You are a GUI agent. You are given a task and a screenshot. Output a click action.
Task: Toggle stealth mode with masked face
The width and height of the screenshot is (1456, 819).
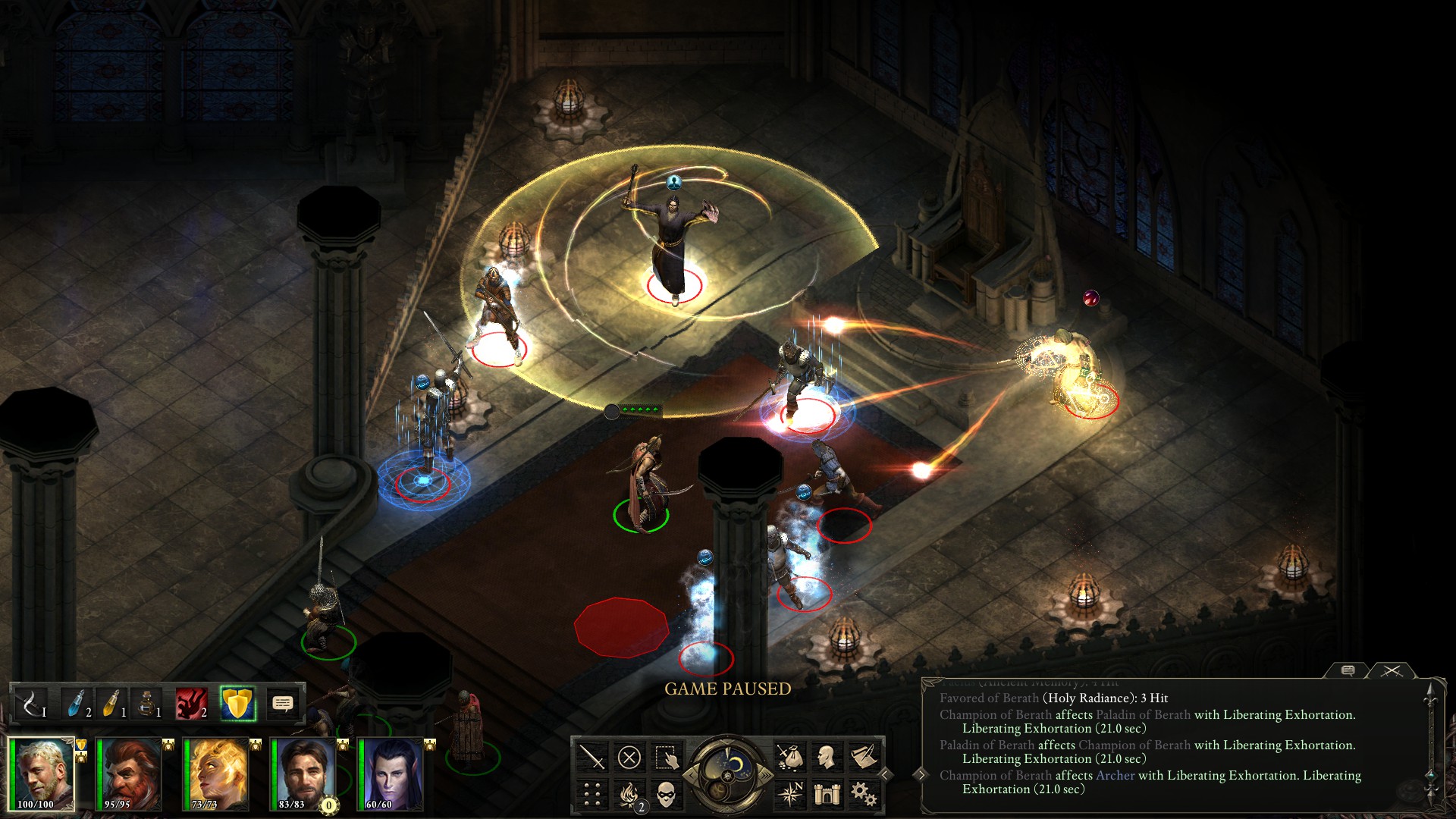pyautogui.click(x=666, y=794)
